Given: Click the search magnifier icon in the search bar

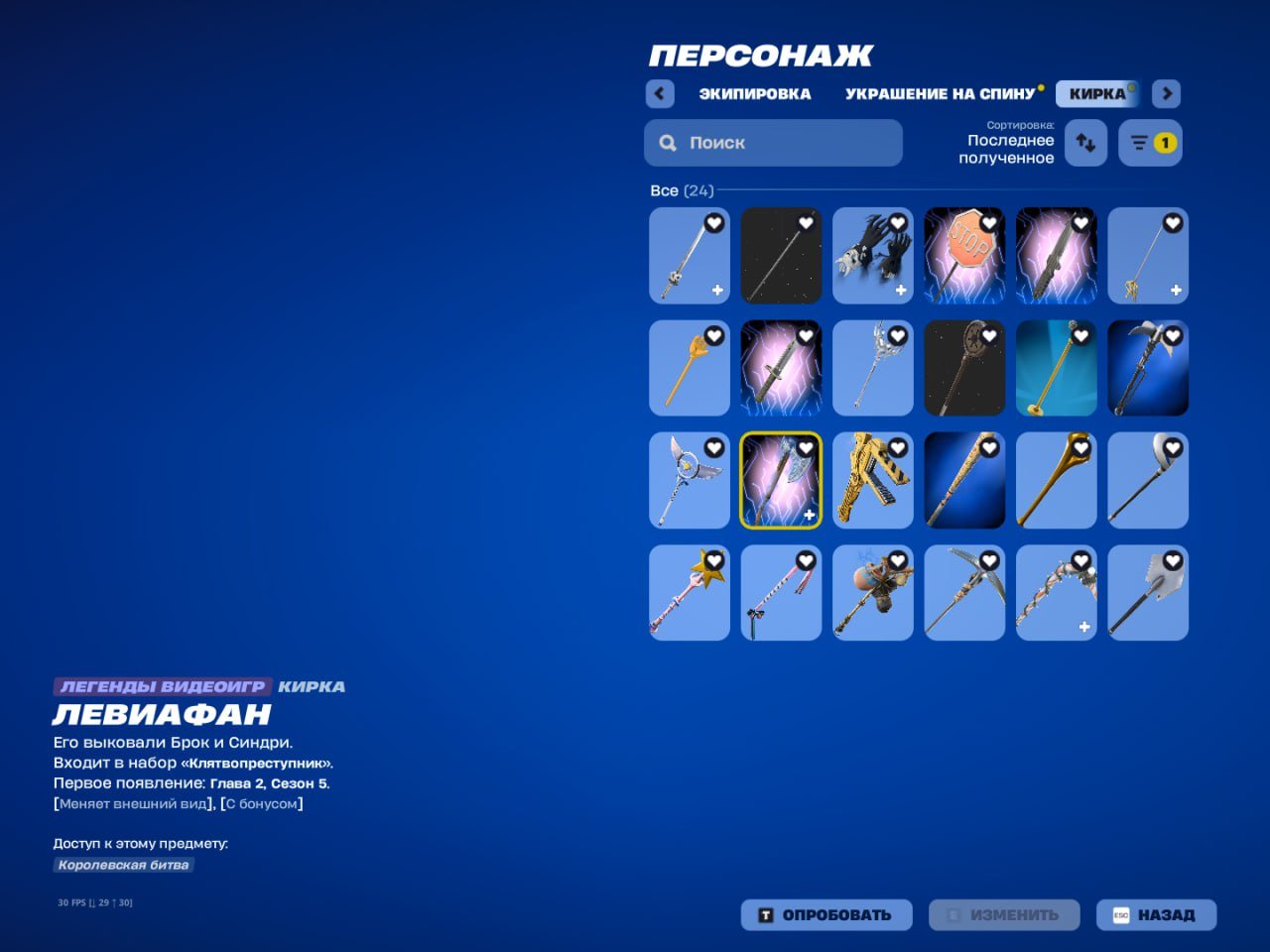Looking at the screenshot, I should (x=668, y=143).
